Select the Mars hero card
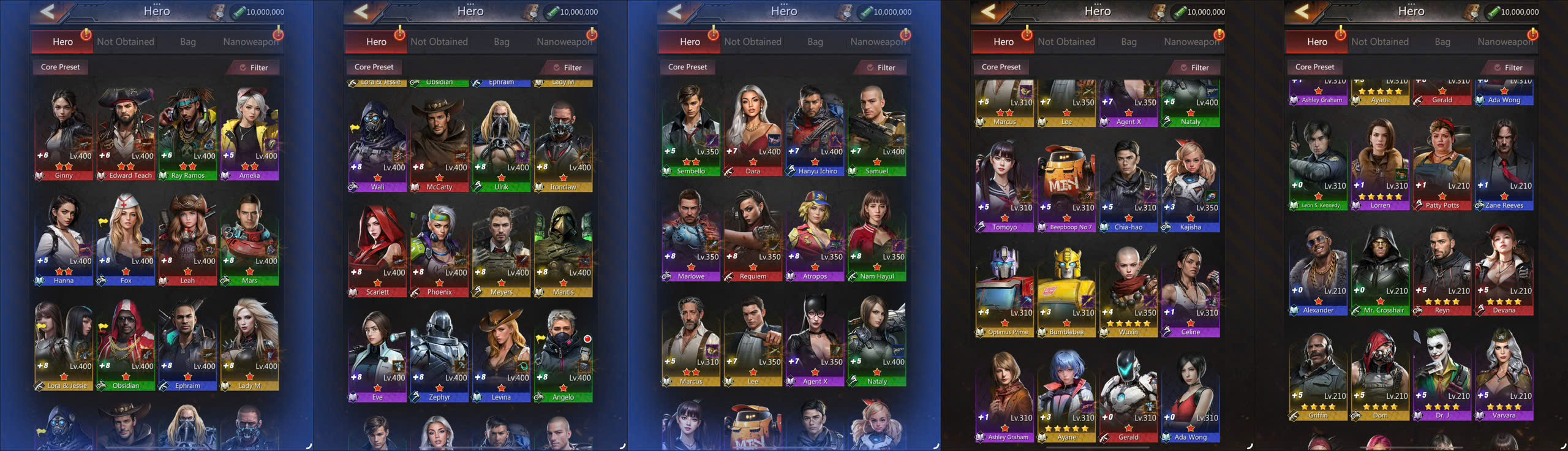This screenshot has height=451, width=1568. [x=249, y=240]
